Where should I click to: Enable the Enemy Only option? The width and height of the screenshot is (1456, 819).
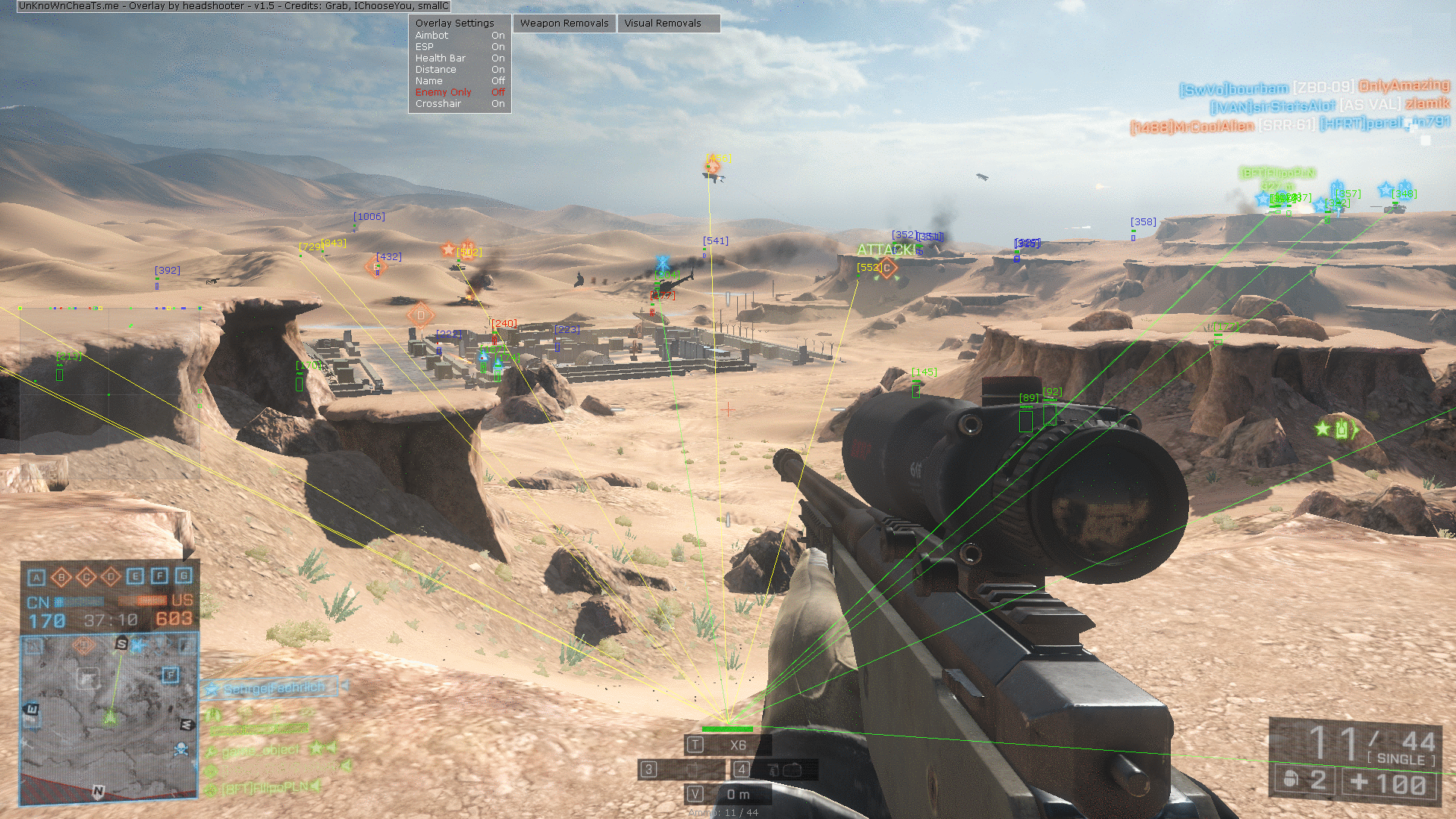pyautogui.click(x=460, y=93)
